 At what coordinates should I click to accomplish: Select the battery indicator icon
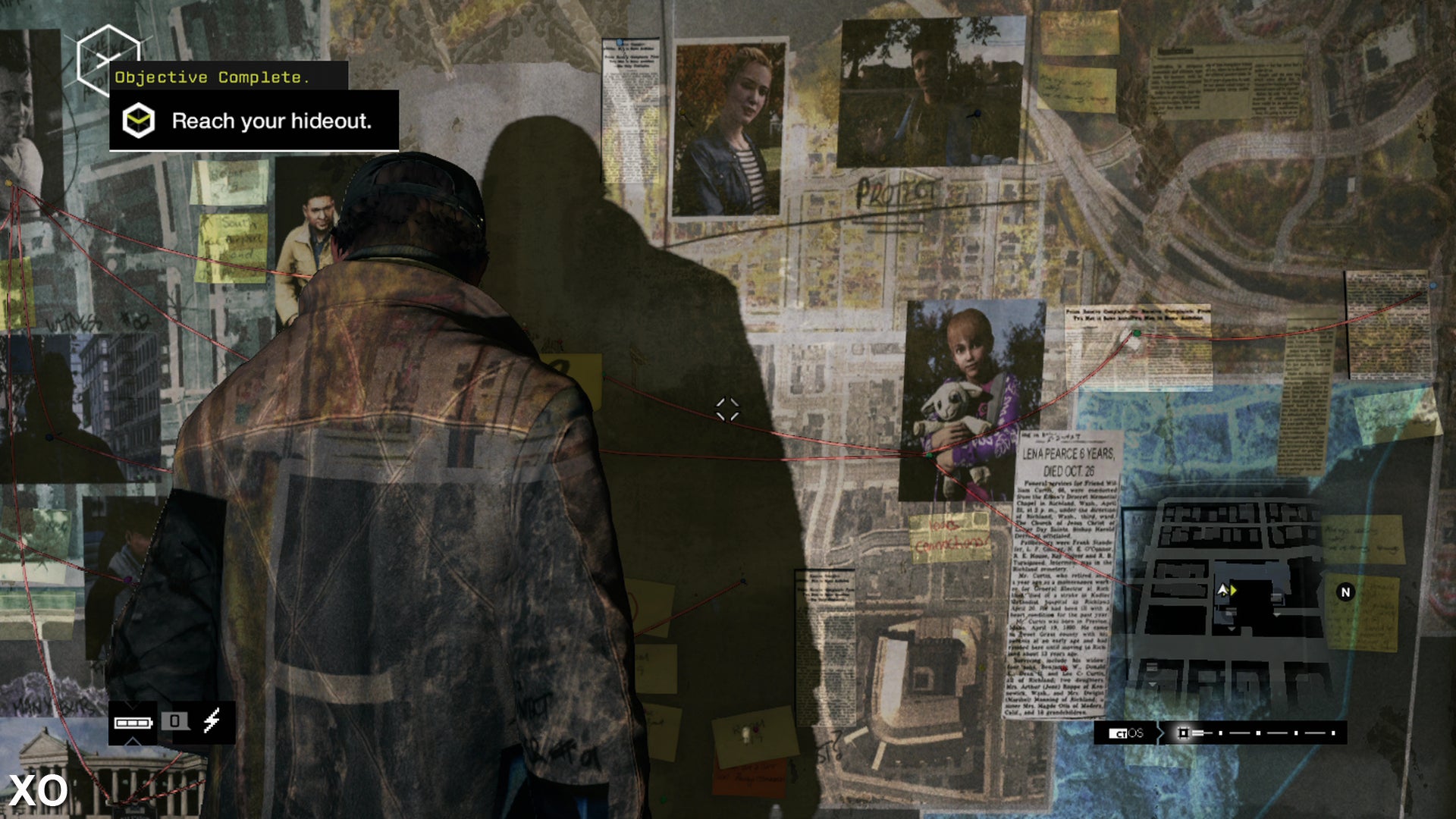[x=133, y=722]
